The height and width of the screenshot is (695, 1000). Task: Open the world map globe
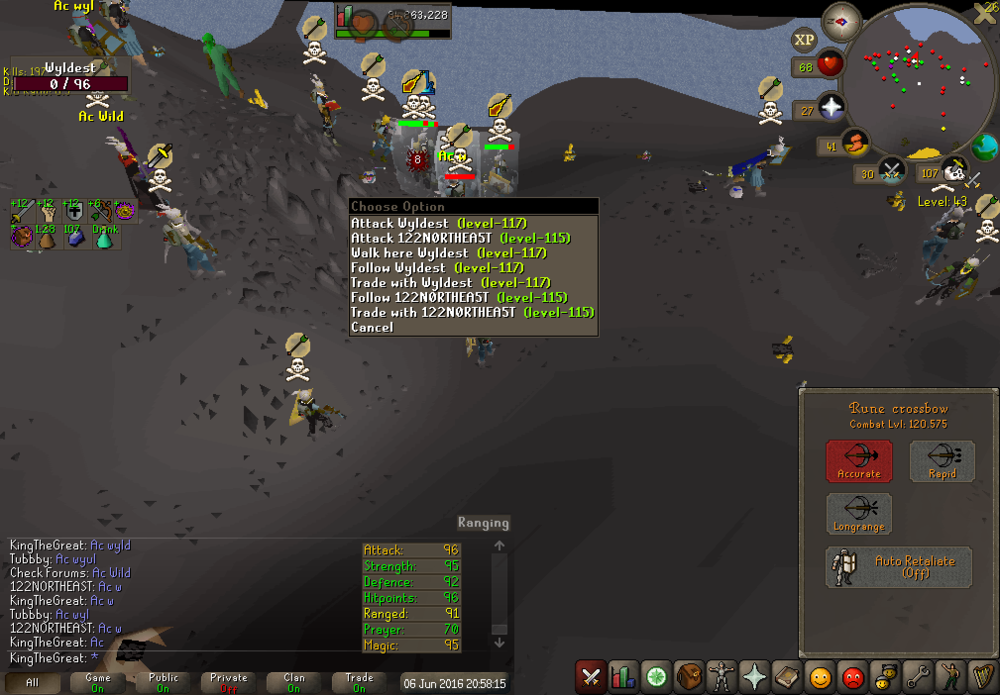click(984, 146)
